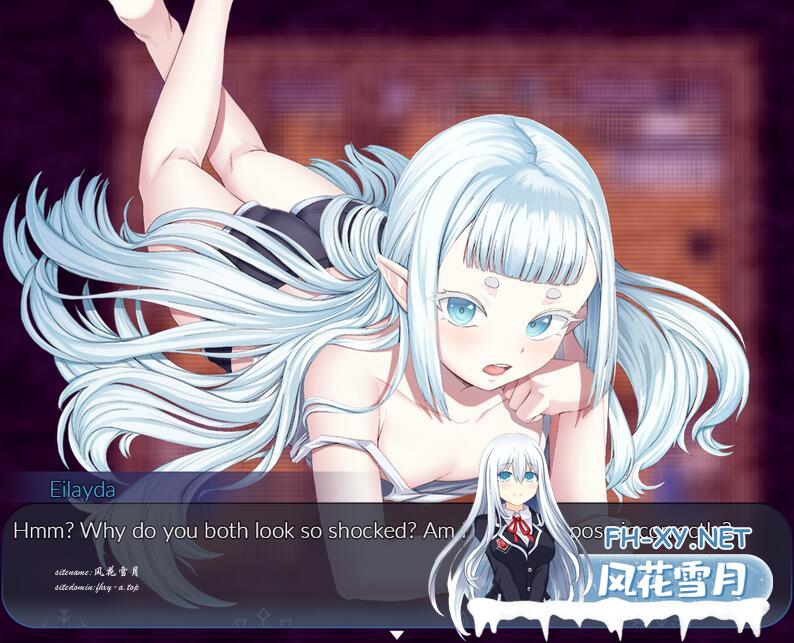The height and width of the screenshot is (643, 794).
Task: Click the white continue arrow below the dialogue
Action: [397, 634]
